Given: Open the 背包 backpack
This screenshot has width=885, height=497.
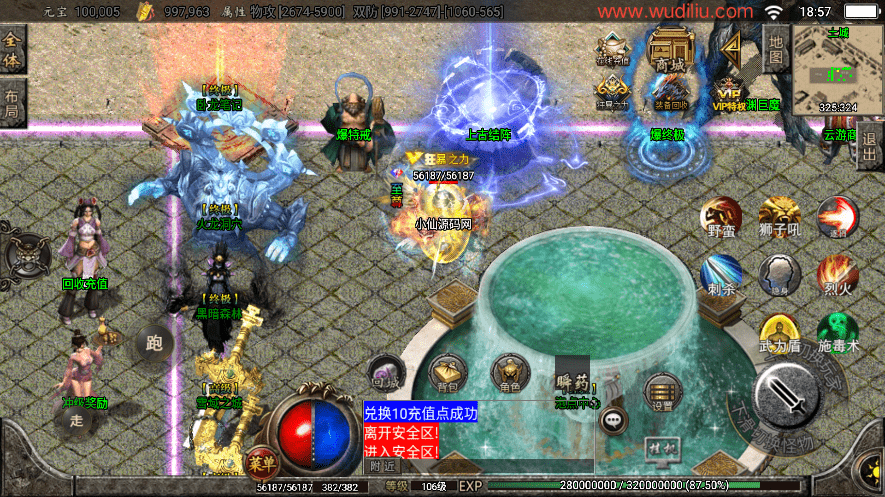Looking at the screenshot, I should 447,372.
